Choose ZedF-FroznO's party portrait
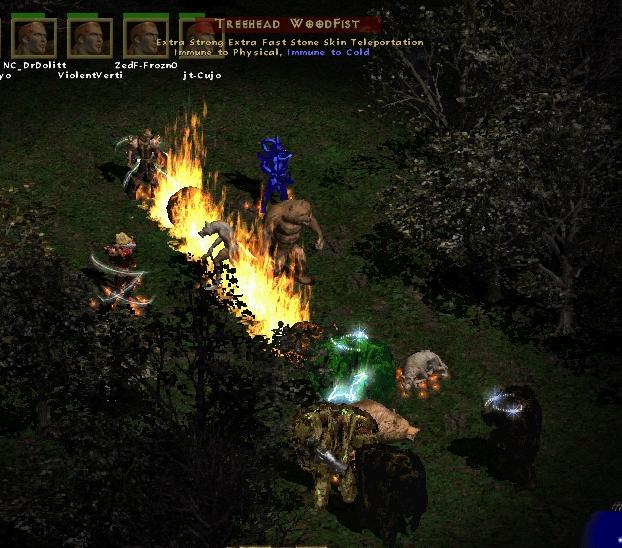The height and width of the screenshot is (548, 622). pyautogui.click(x=146, y=37)
